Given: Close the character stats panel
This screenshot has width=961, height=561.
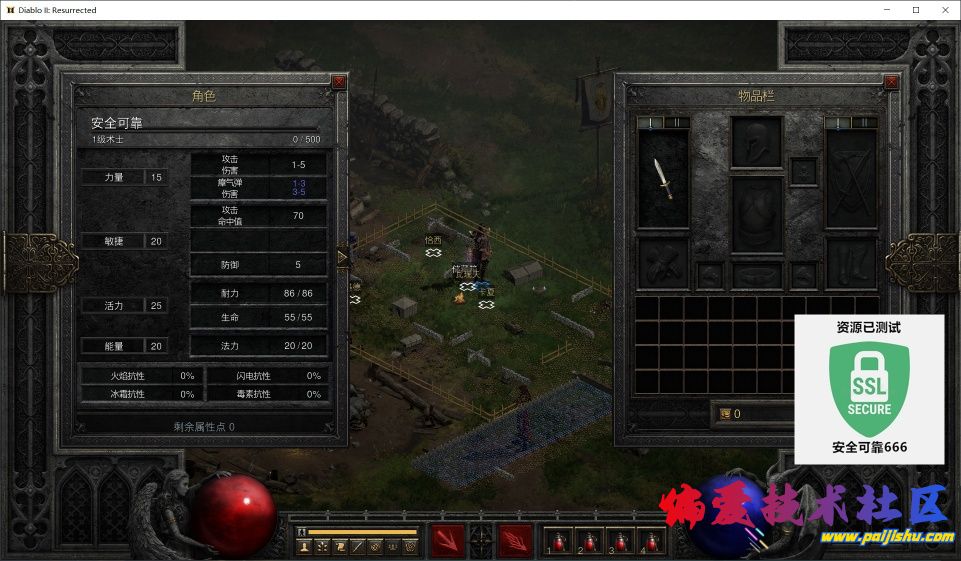Looking at the screenshot, I should pyautogui.click(x=339, y=81).
